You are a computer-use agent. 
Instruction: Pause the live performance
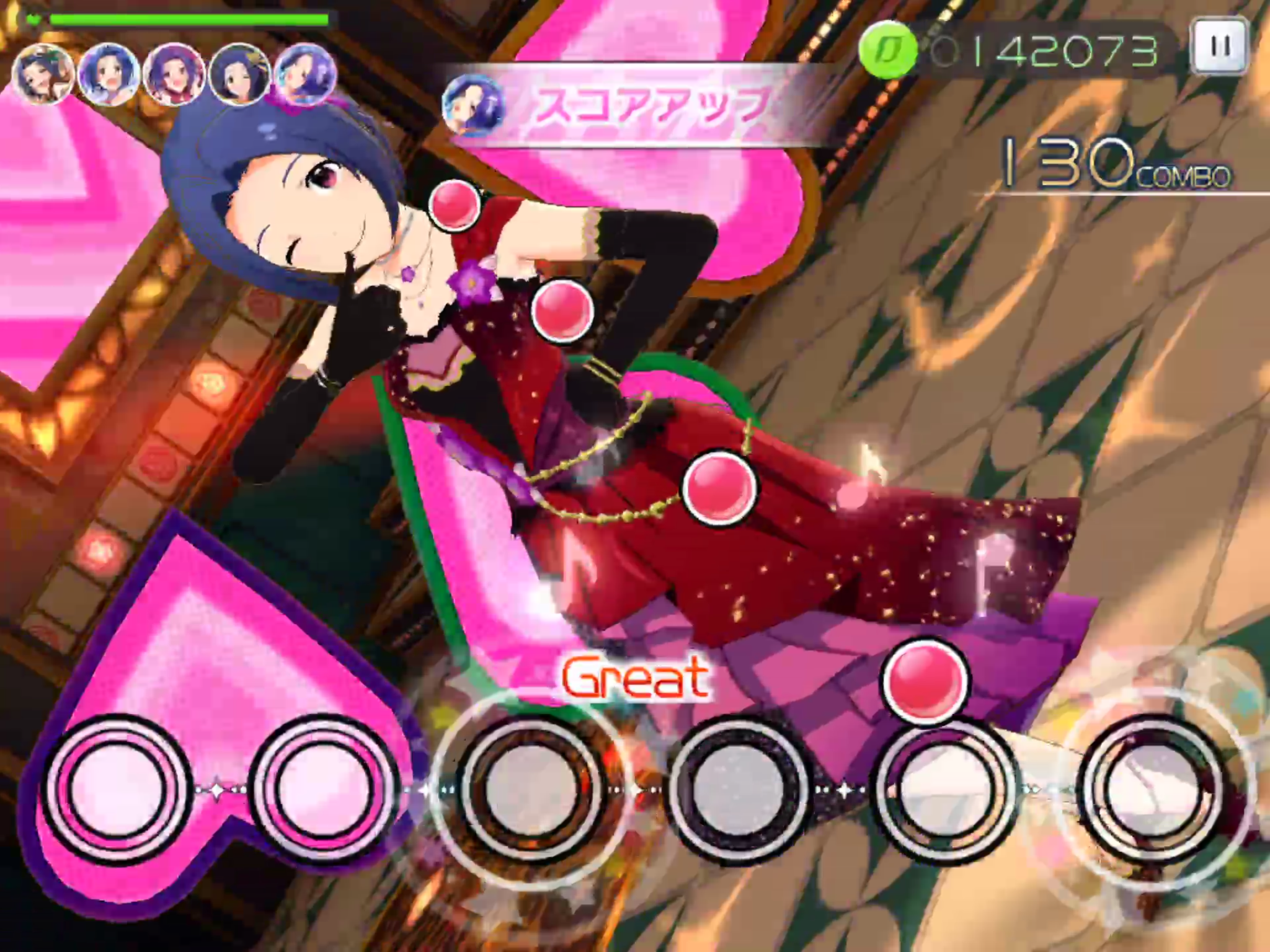(1219, 46)
